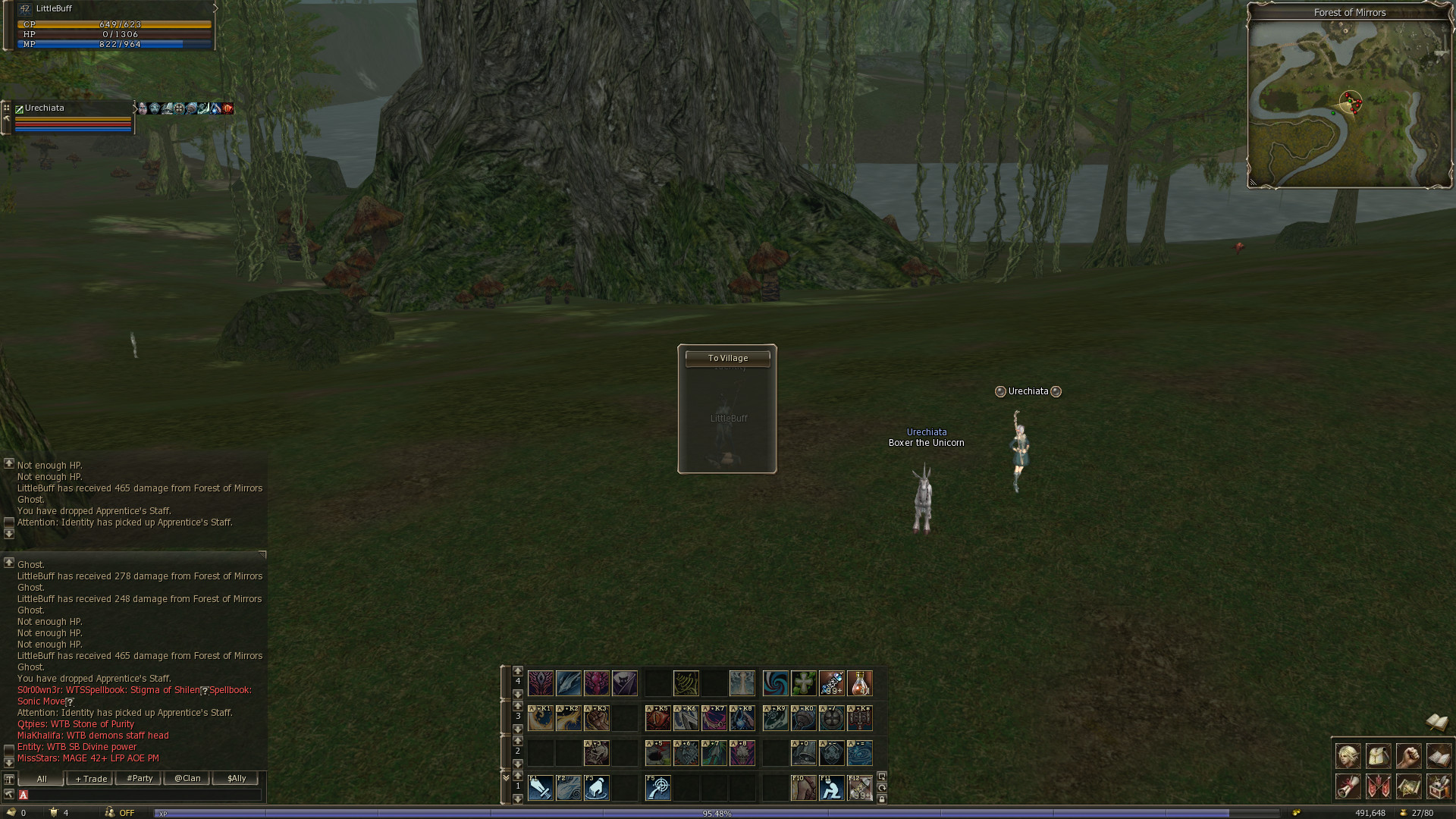
Task: Focus the chat message input field
Action: 144,795
